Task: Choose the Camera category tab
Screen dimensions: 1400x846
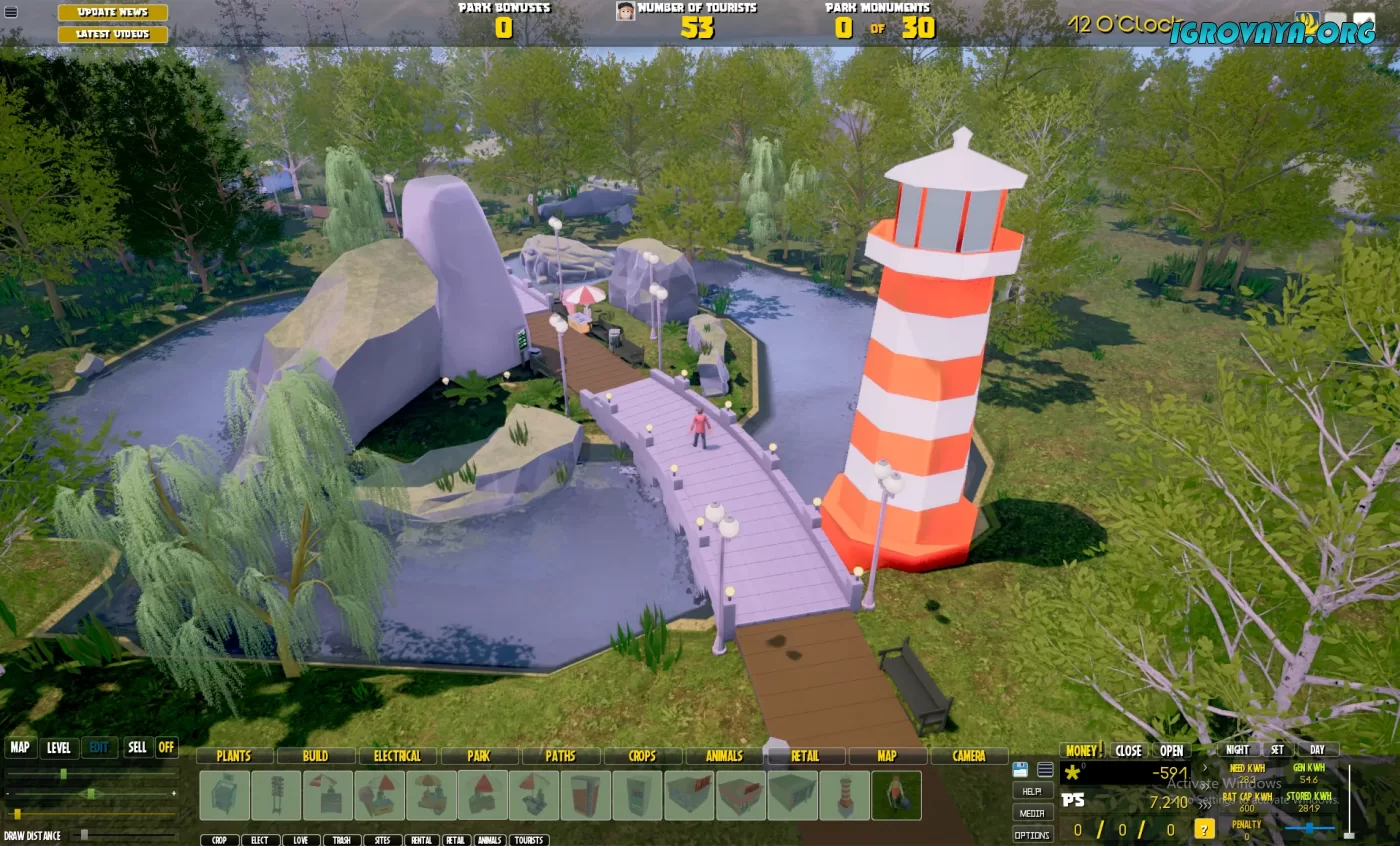Action: click(969, 756)
